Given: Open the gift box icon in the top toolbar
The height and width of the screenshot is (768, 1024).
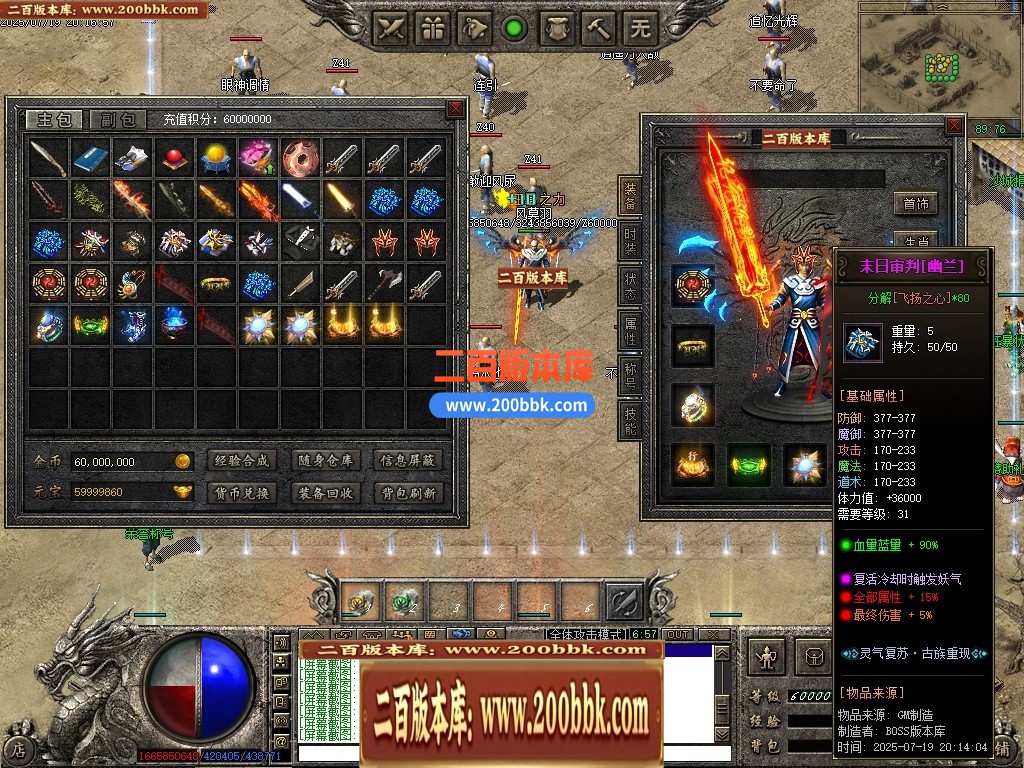Looking at the screenshot, I should (432, 29).
